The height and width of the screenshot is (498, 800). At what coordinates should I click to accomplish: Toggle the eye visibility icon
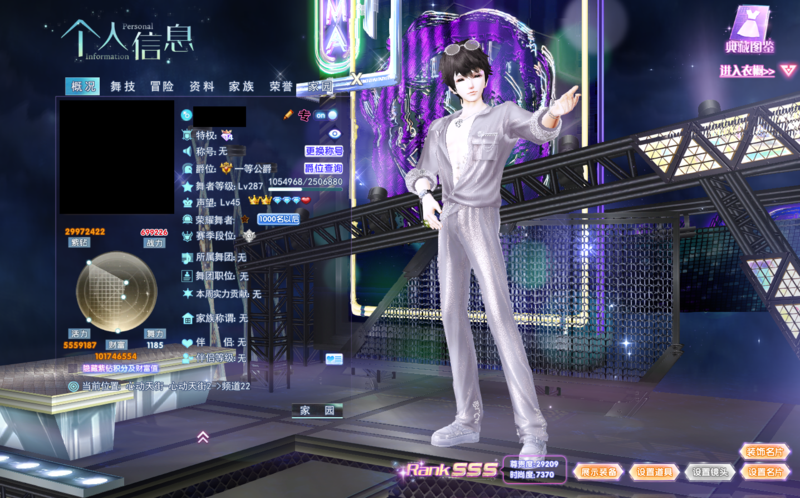tap(334, 134)
